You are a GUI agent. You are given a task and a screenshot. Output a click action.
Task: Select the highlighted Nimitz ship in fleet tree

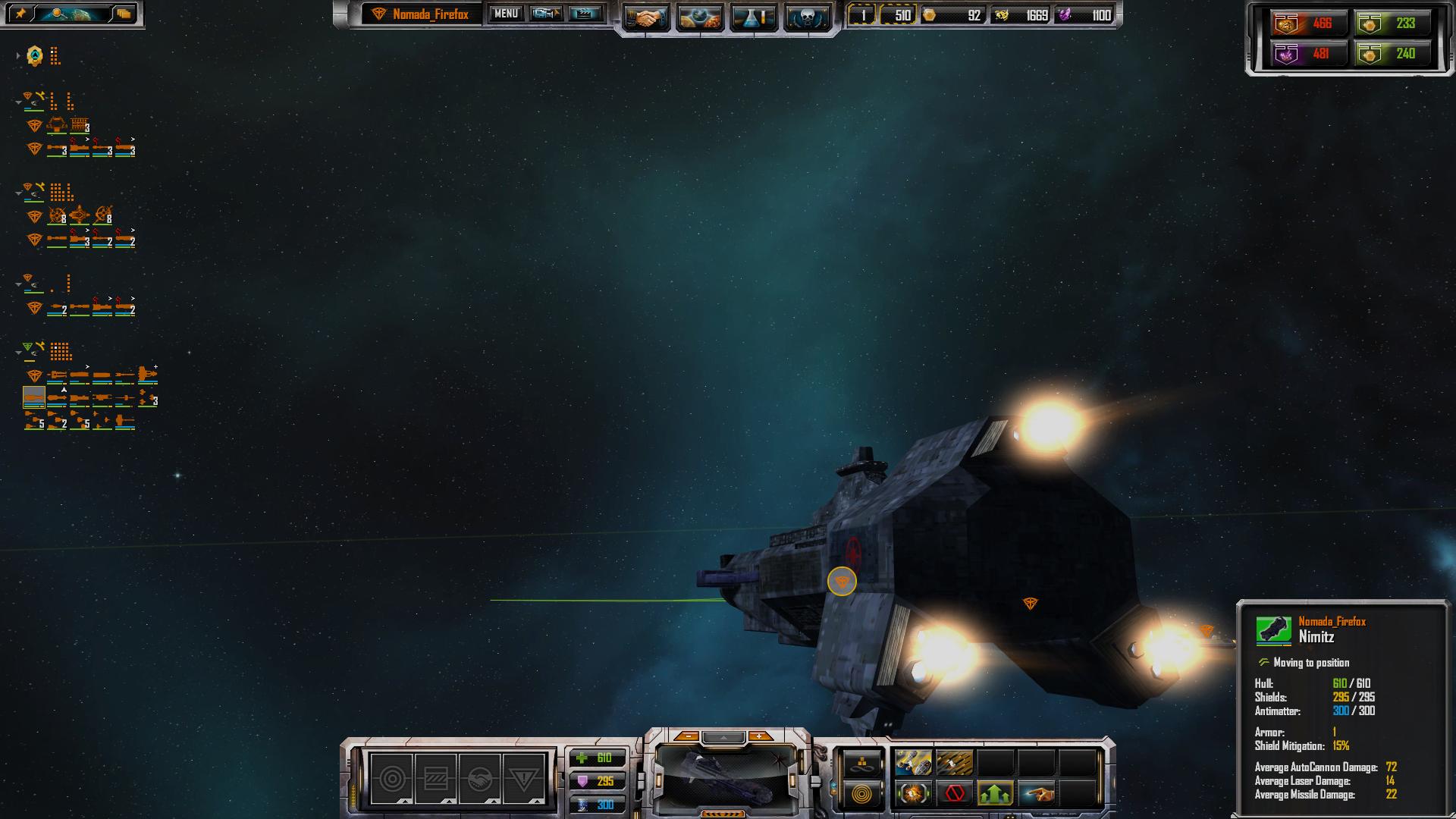[x=34, y=397]
